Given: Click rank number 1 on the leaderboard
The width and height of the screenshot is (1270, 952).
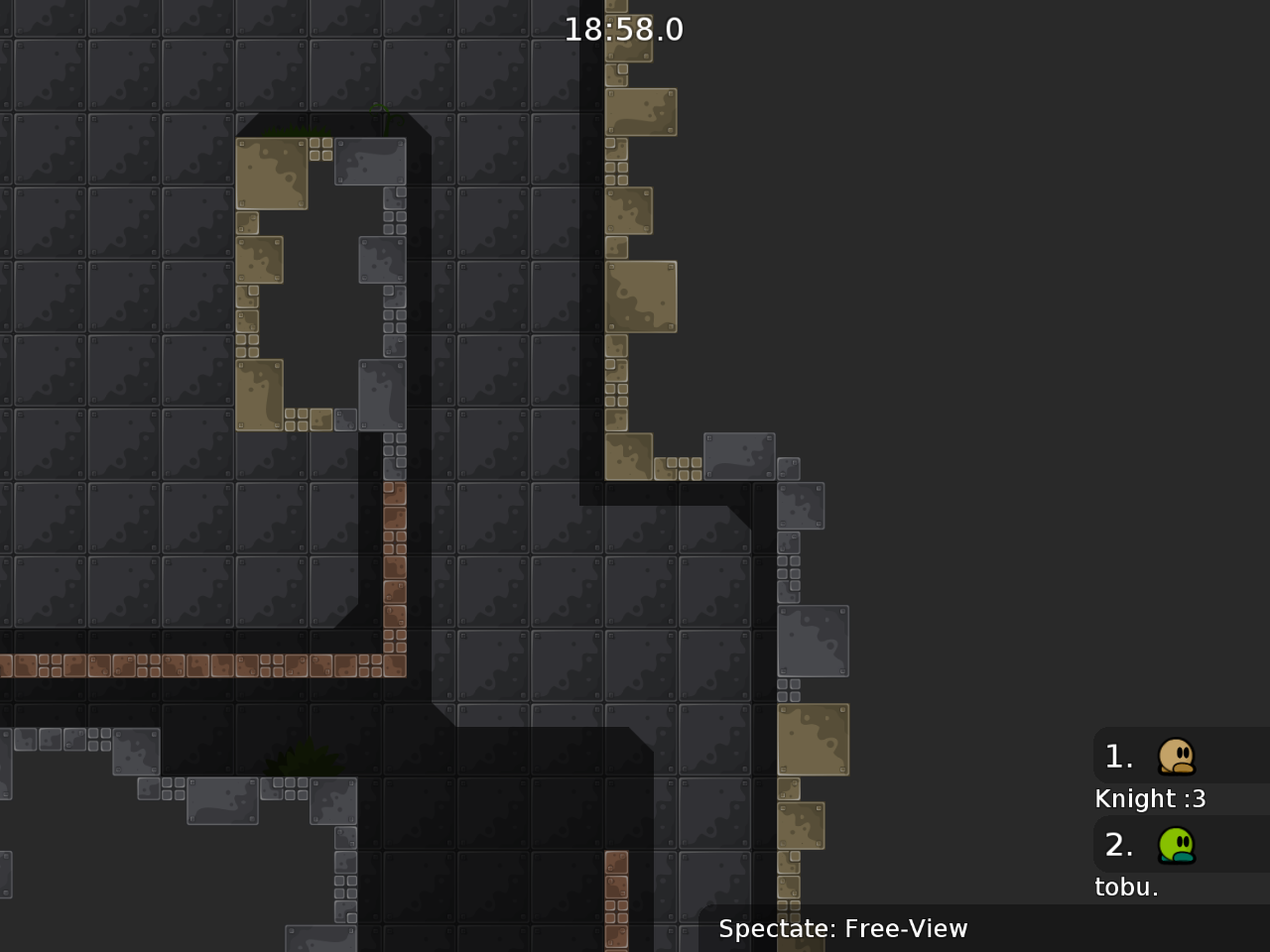Looking at the screenshot, I should click(1118, 756).
